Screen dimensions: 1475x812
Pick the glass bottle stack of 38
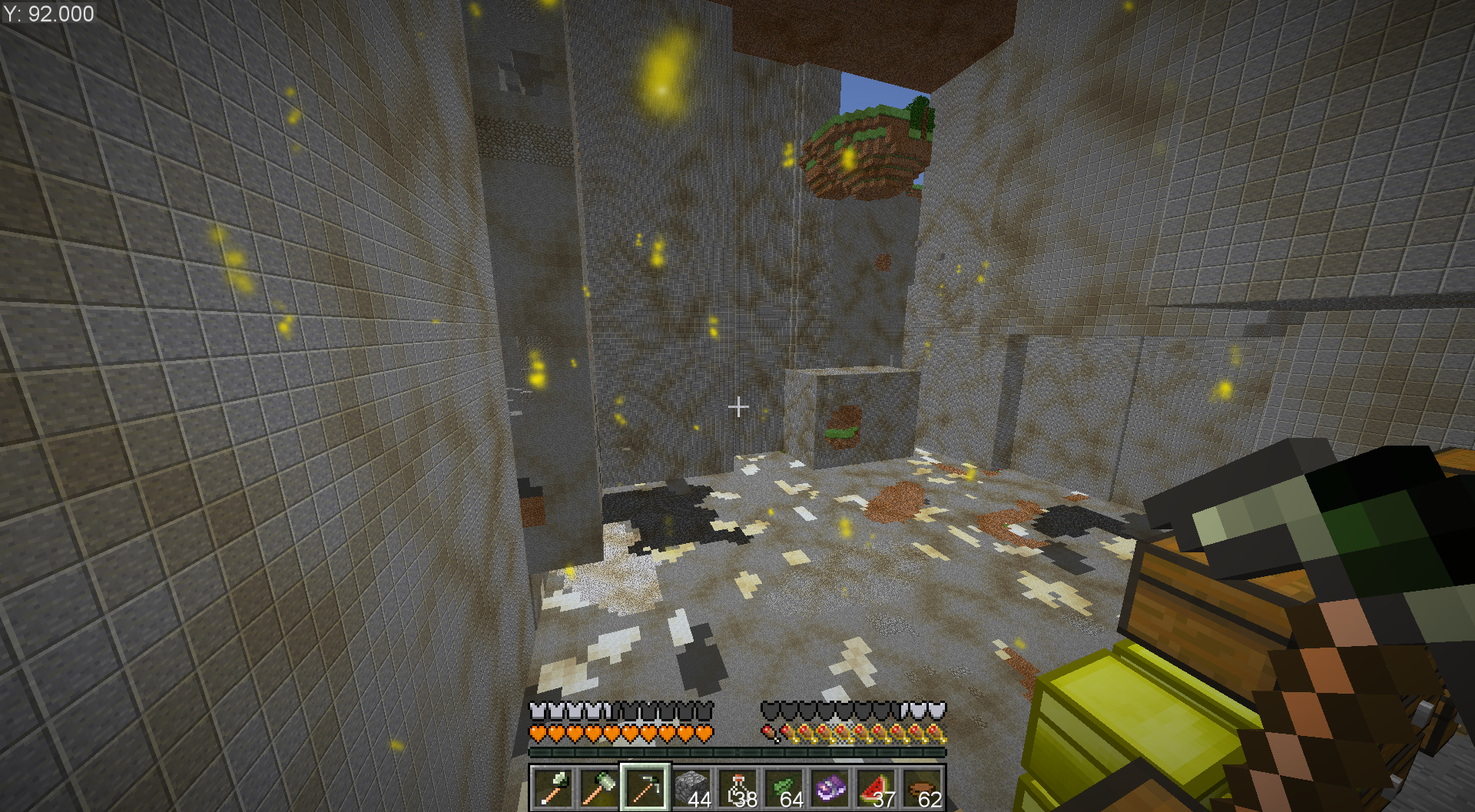(737, 788)
